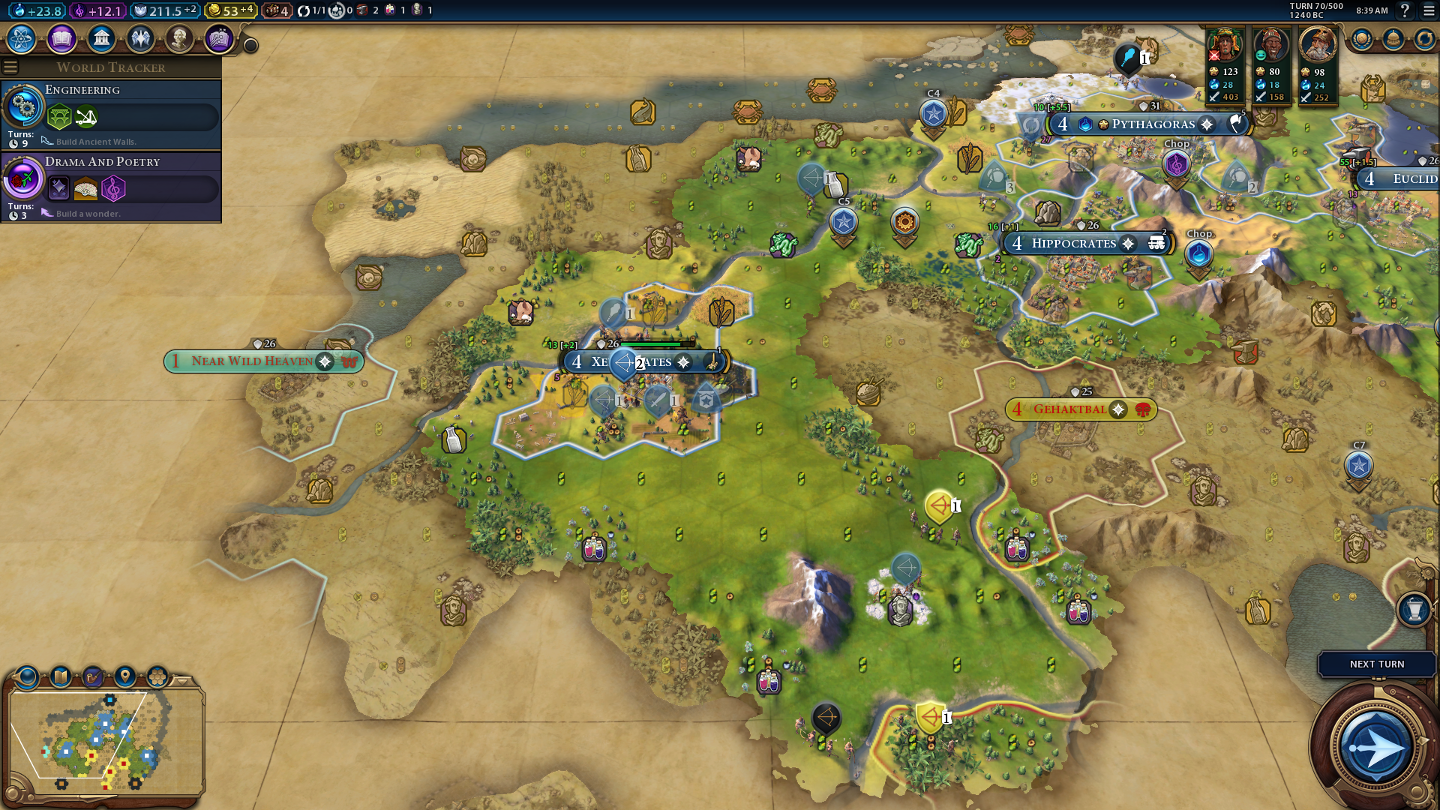The image size is (1440, 810).
Task: Open the Technology Tree button
Action: 22,39
